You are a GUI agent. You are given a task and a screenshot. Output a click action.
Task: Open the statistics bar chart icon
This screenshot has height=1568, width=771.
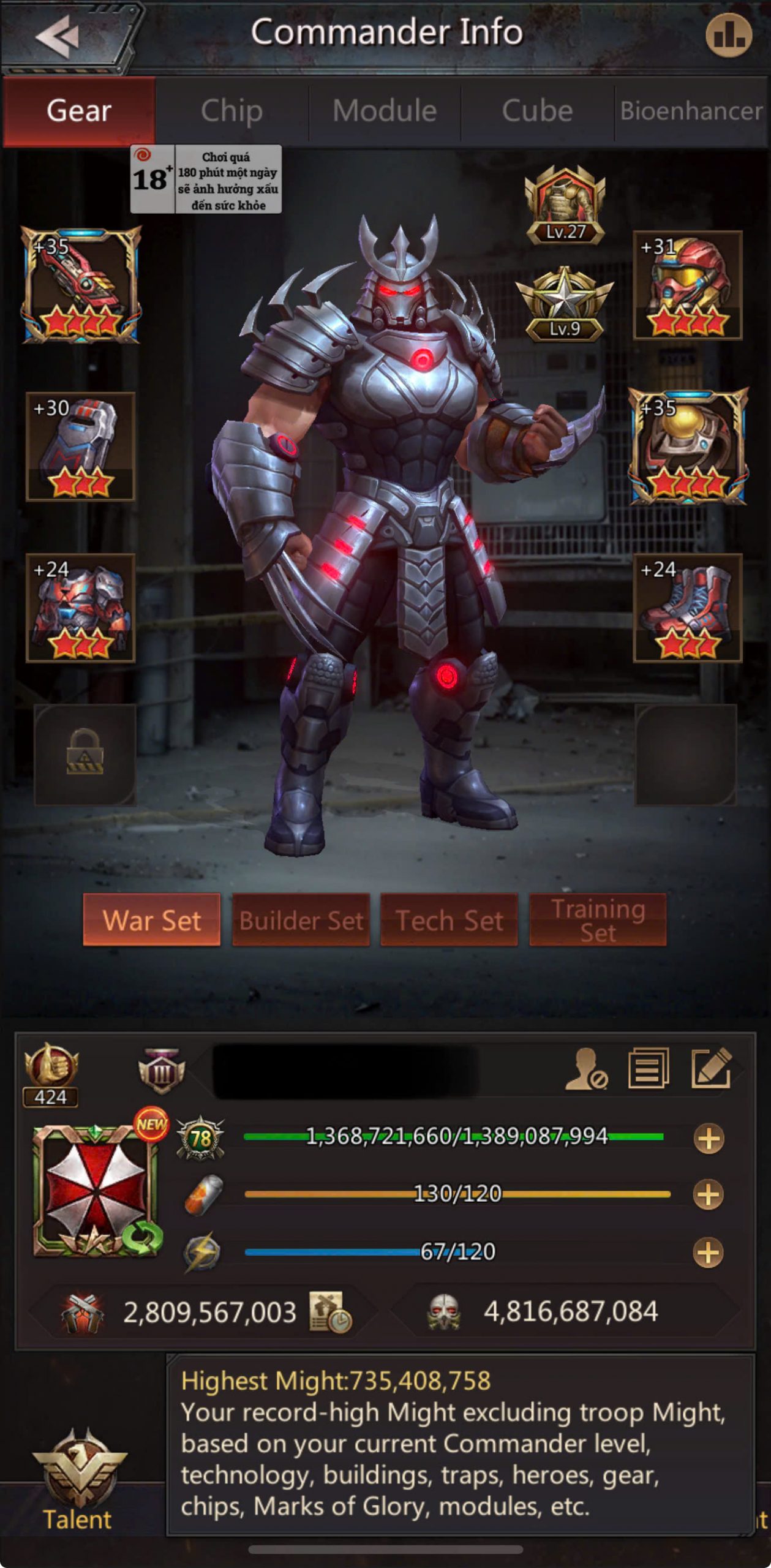point(728,36)
